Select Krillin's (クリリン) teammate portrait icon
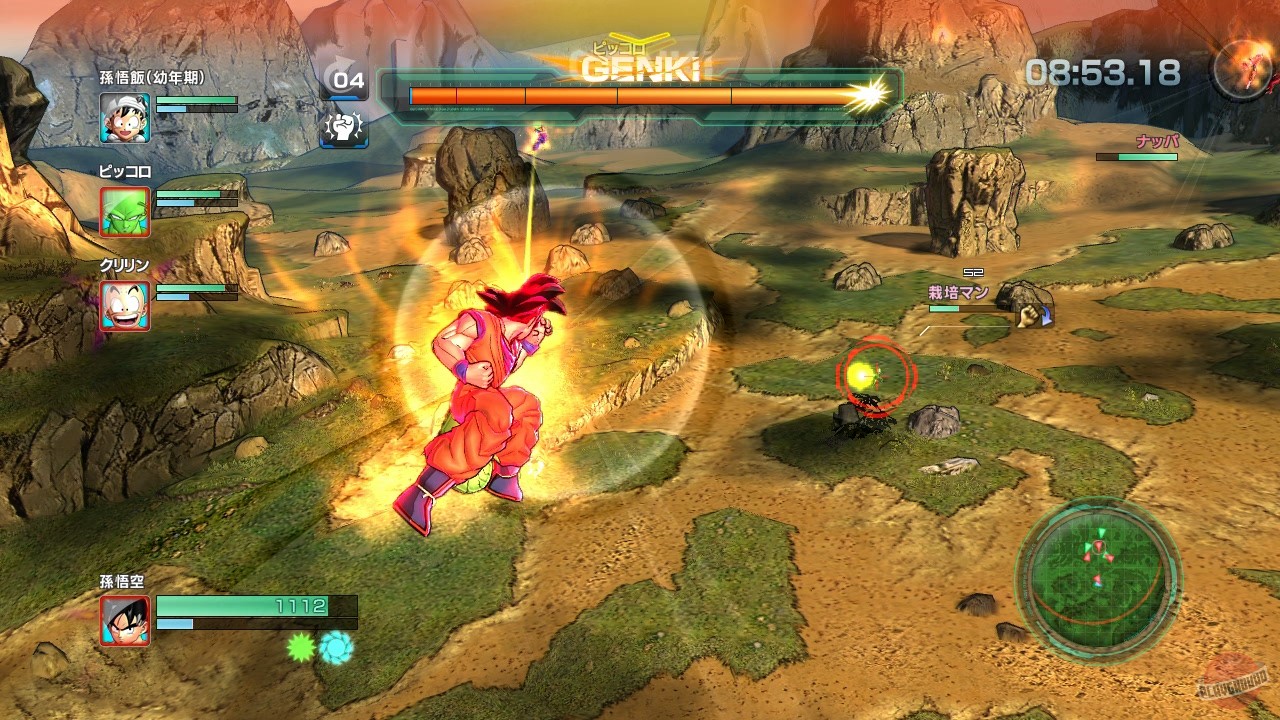The image size is (1280, 720). [124, 306]
